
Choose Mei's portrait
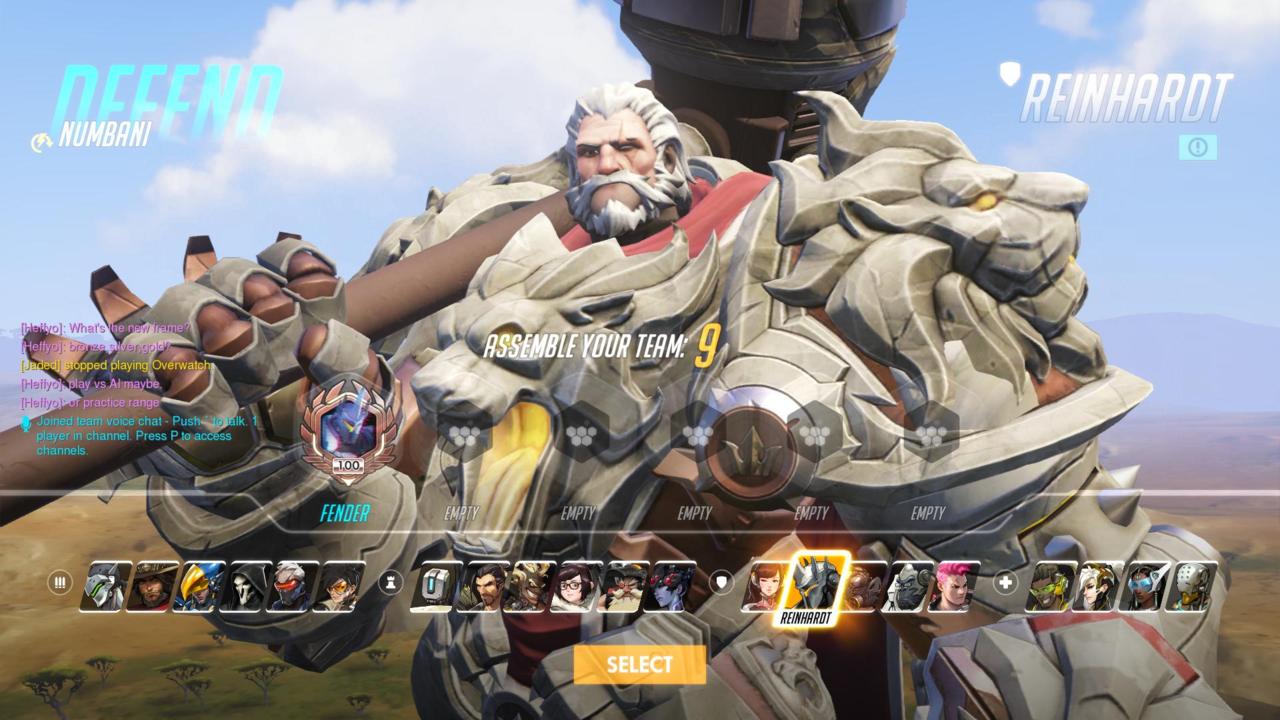click(x=575, y=587)
